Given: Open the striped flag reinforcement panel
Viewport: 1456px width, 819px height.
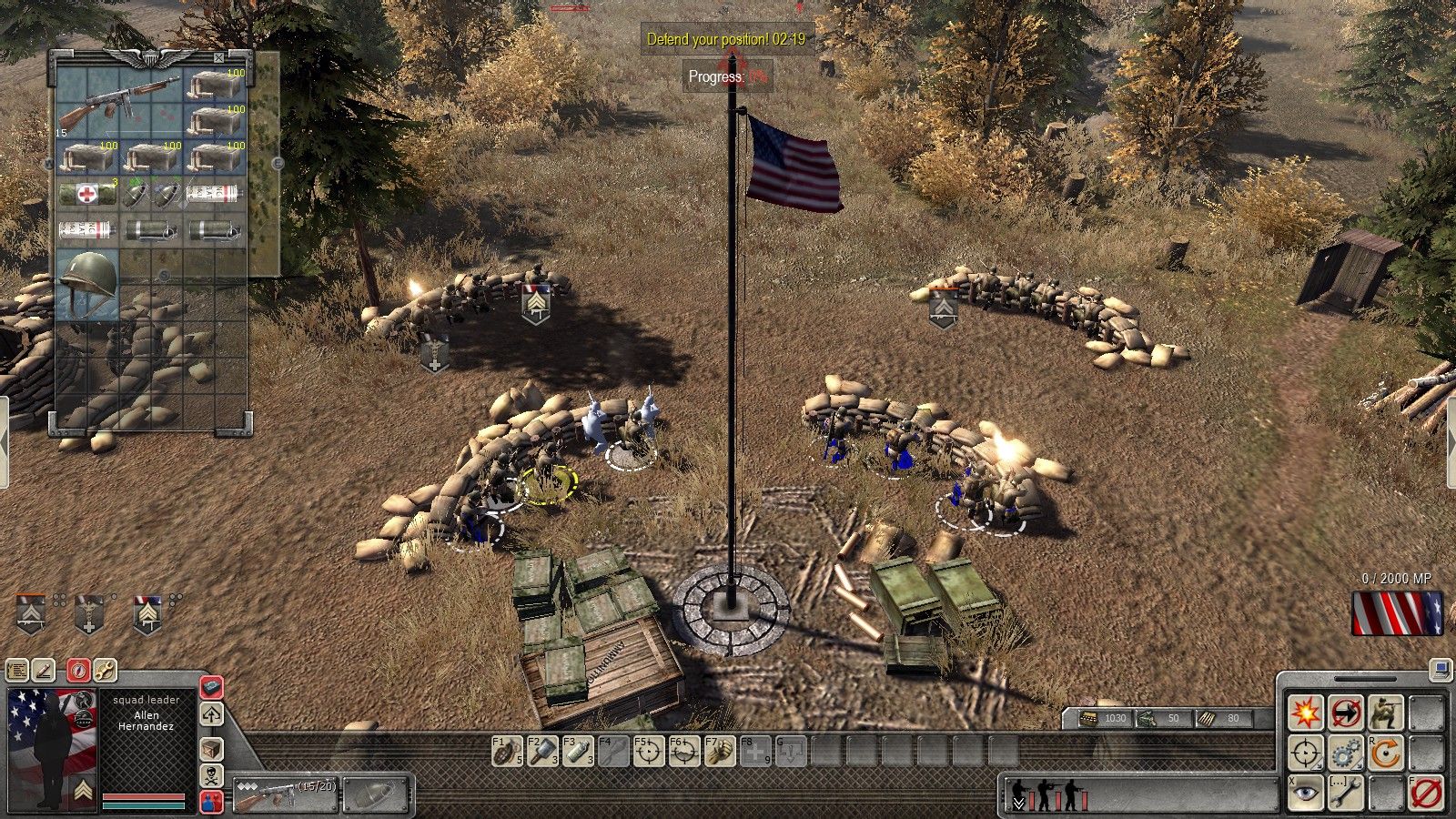Looking at the screenshot, I should click(x=1397, y=612).
